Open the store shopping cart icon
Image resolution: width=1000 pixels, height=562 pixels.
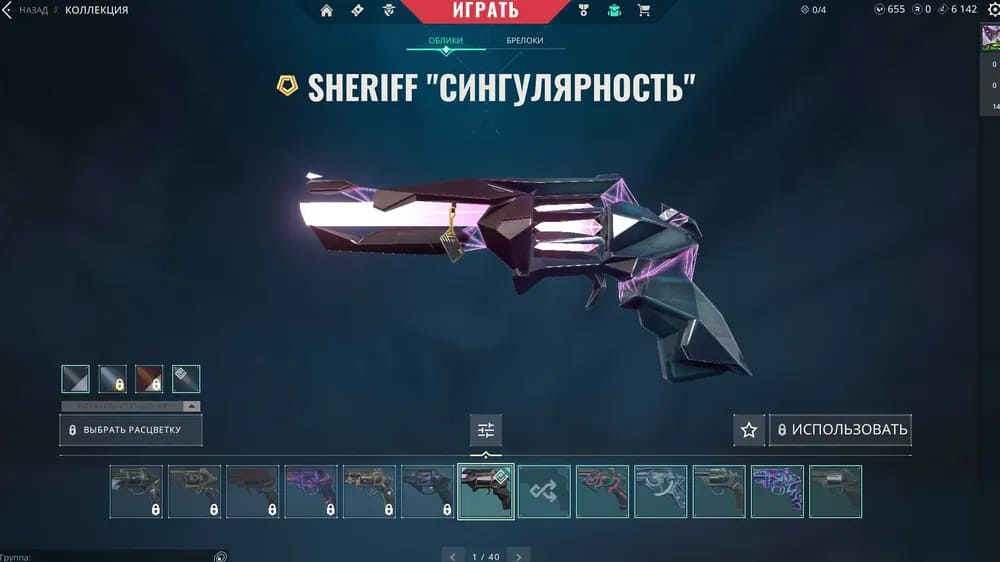tap(644, 11)
